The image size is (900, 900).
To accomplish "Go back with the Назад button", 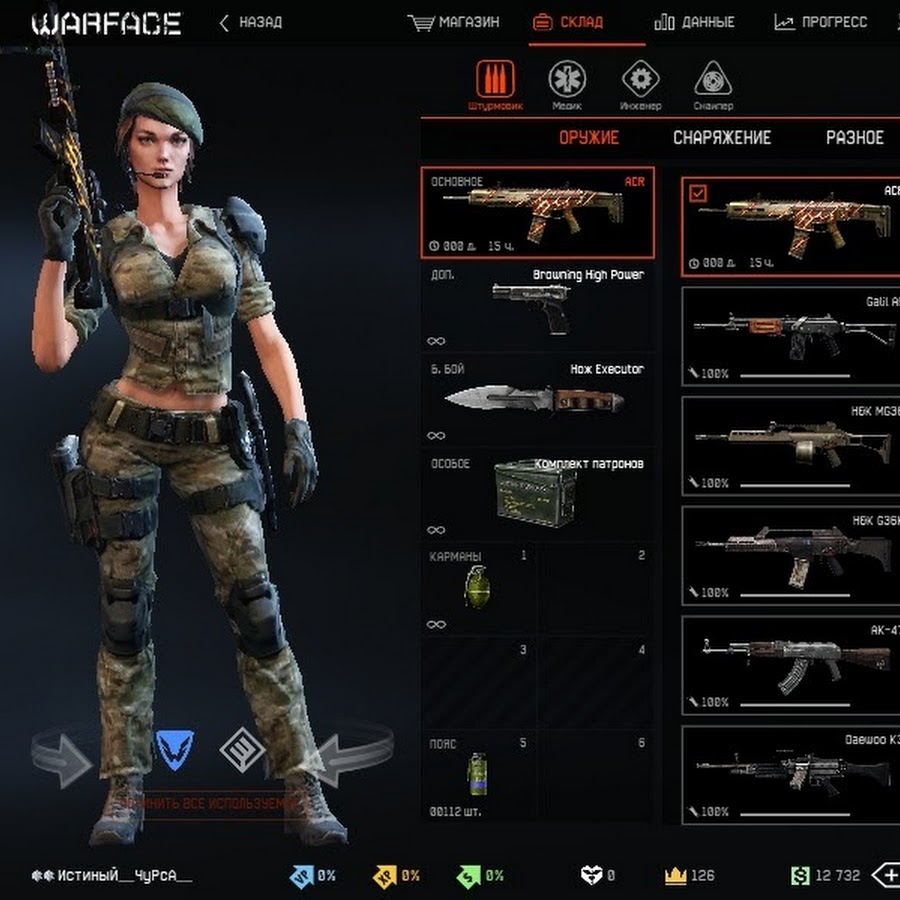I will click(x=251, y=22).
